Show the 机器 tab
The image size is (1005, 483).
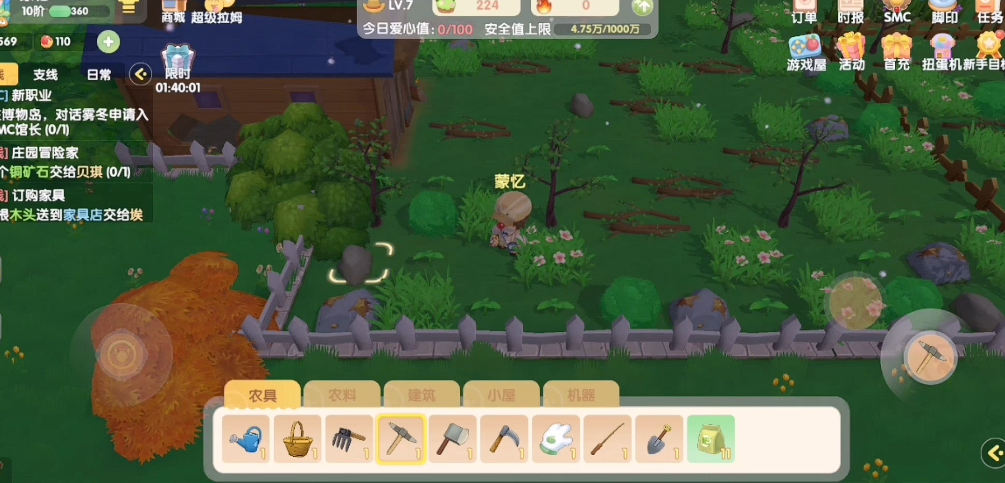click(x=580, y=394)
